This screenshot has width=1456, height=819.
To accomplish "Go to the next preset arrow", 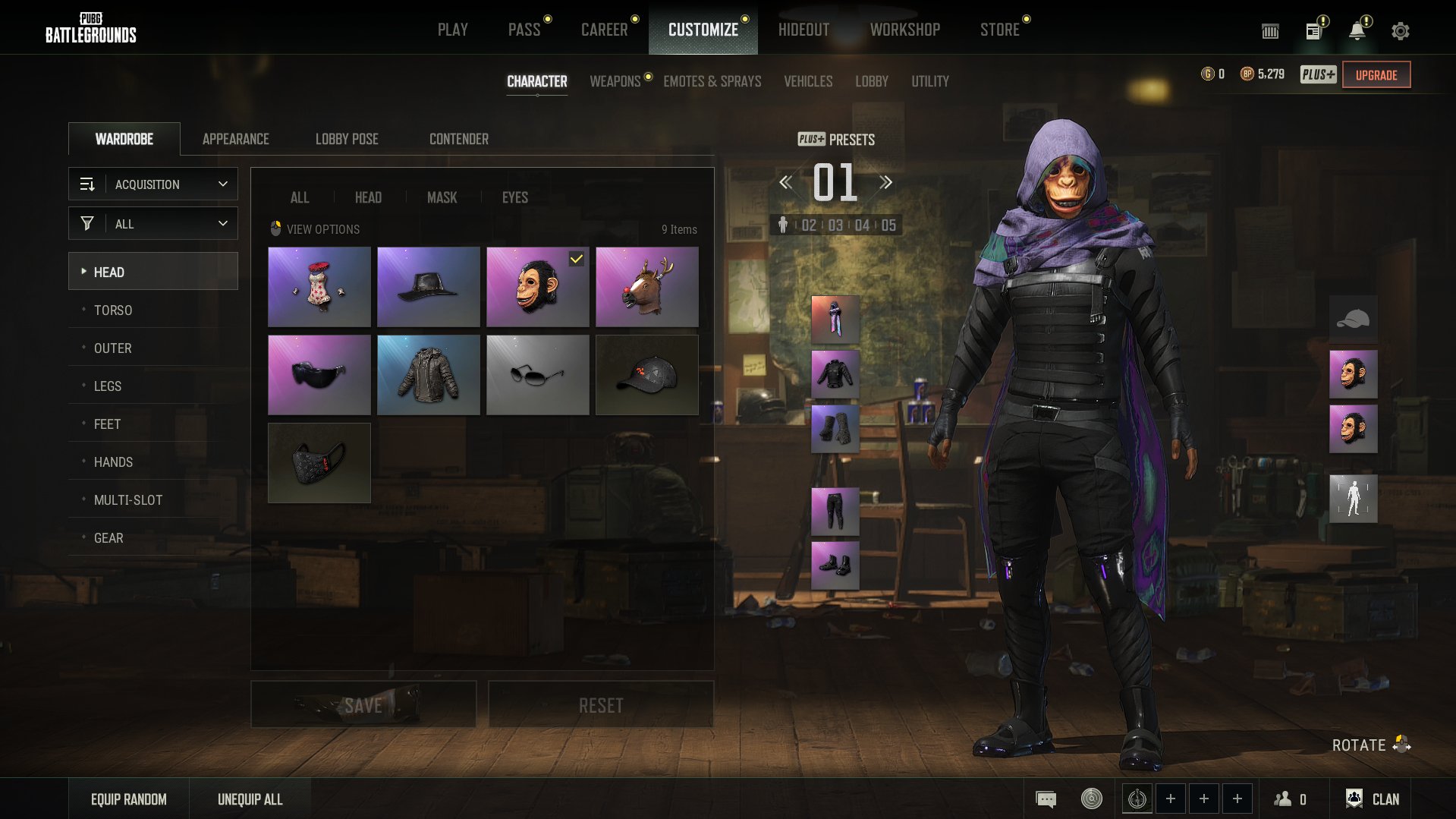I will click(885, 182).
